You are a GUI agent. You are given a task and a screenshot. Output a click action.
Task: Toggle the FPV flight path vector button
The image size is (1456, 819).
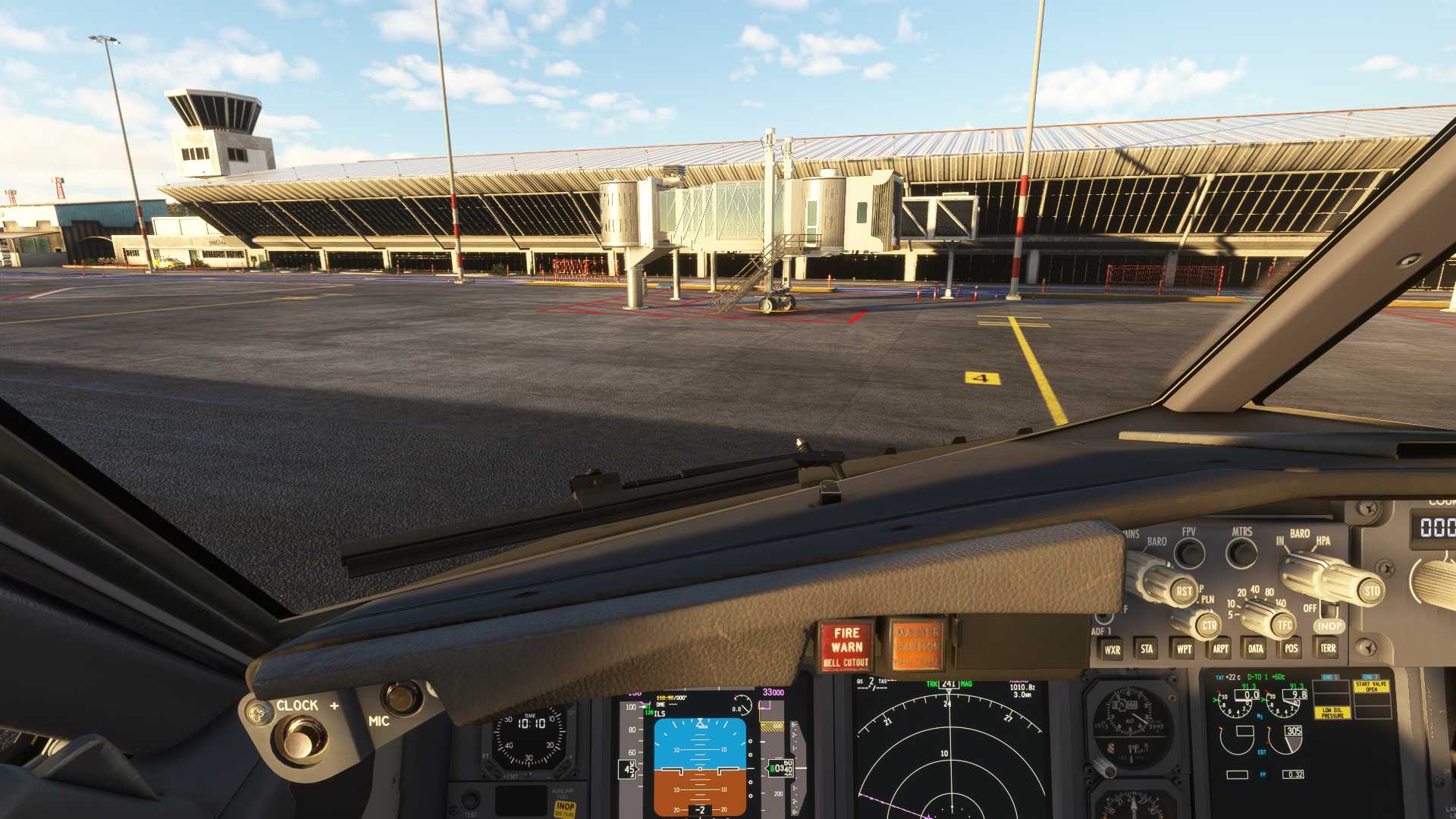pyautogui.click(x=1189, y=553)
